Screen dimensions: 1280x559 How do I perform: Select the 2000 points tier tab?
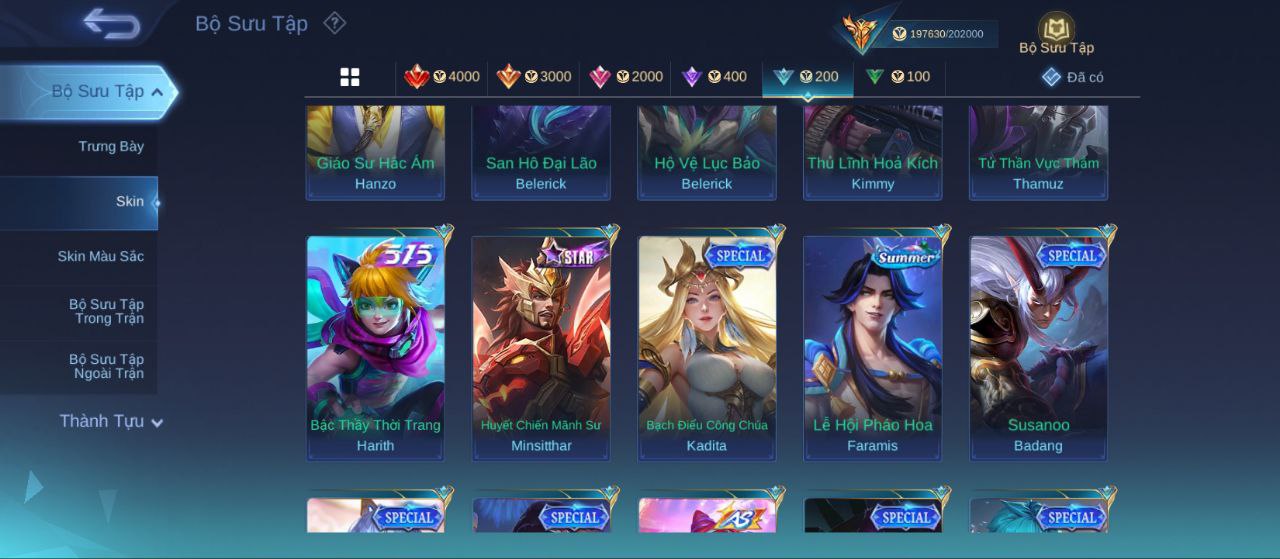click(626, 77)
